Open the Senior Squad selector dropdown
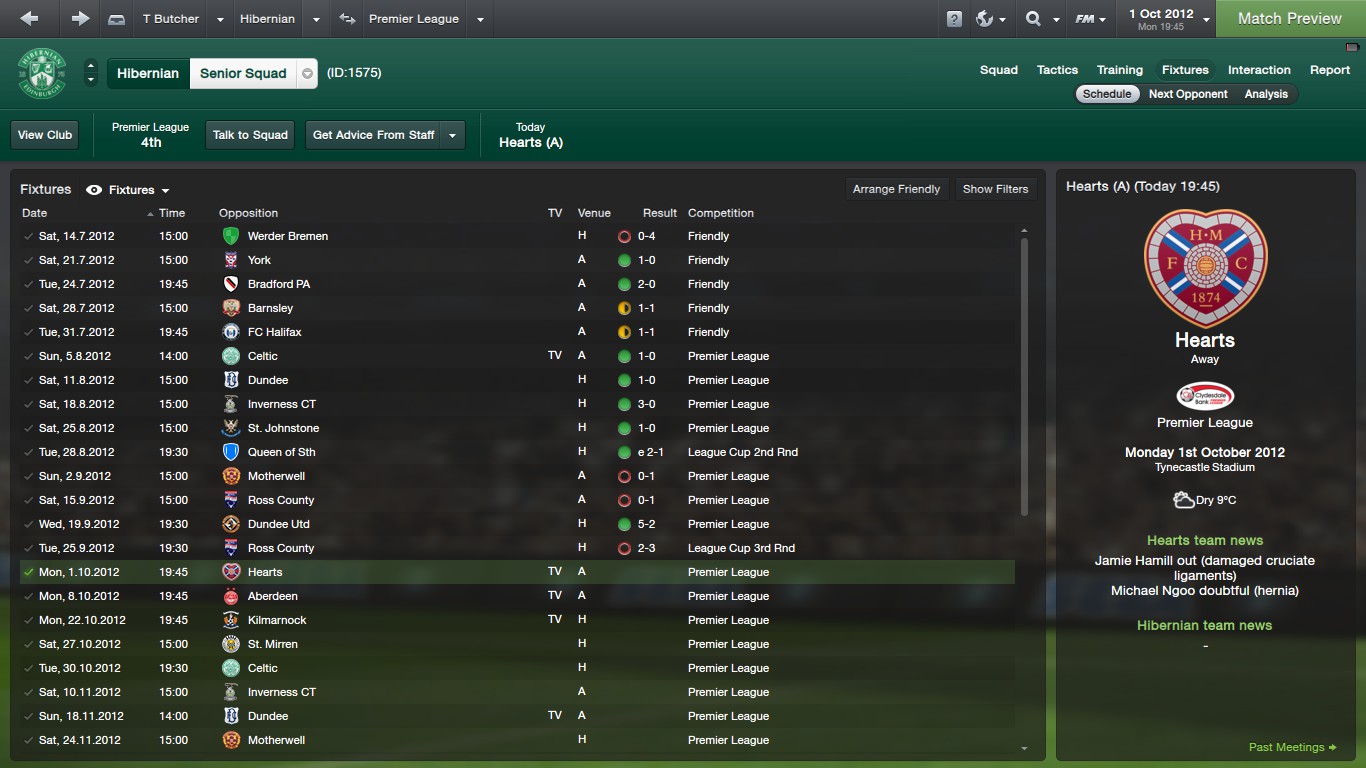Image resolution: width=1366 pixels, height=768 pixels. pyautogui.click(x=308, y=73)
